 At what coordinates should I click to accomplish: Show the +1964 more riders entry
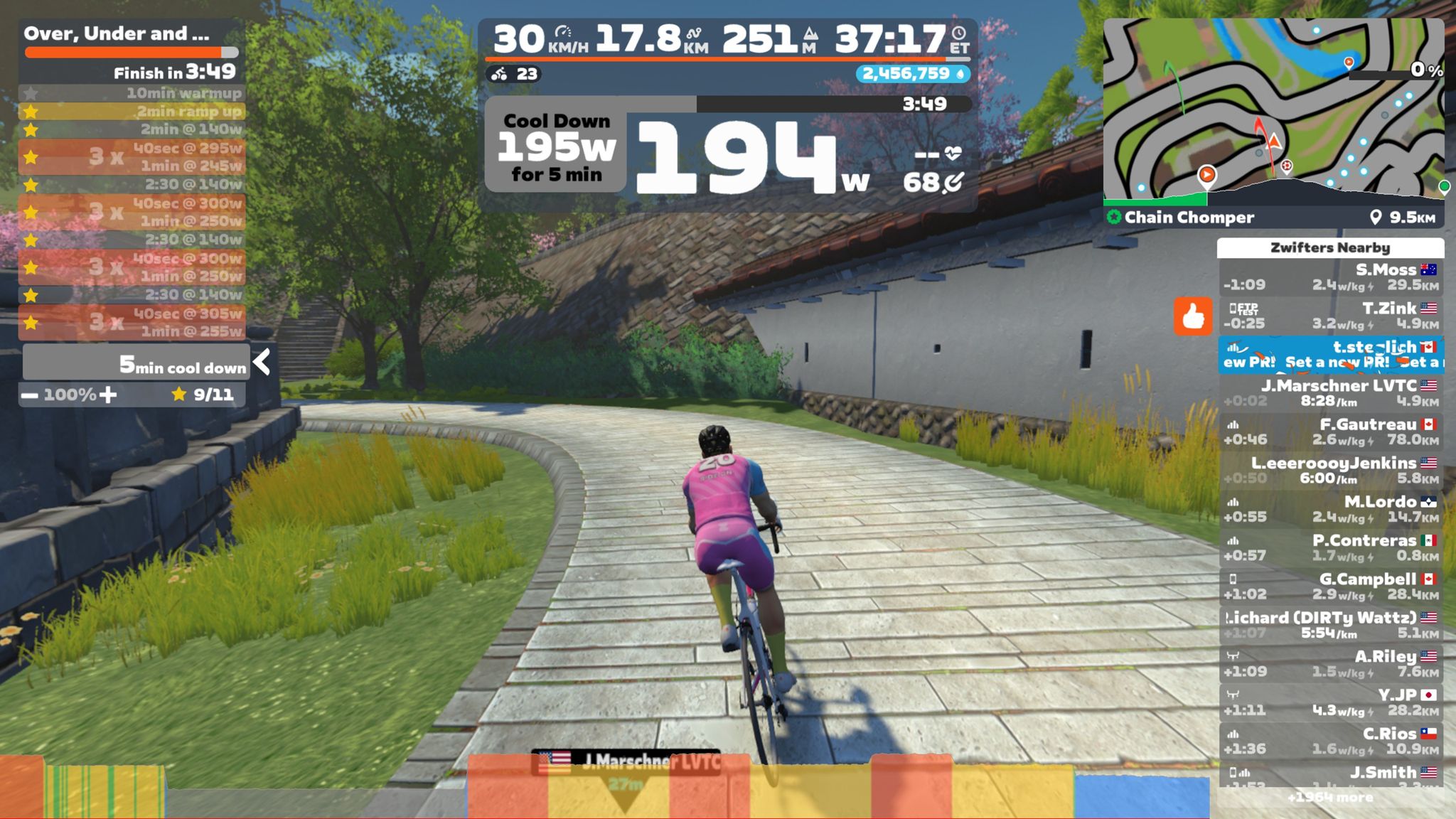click(x=1330, y=798)
